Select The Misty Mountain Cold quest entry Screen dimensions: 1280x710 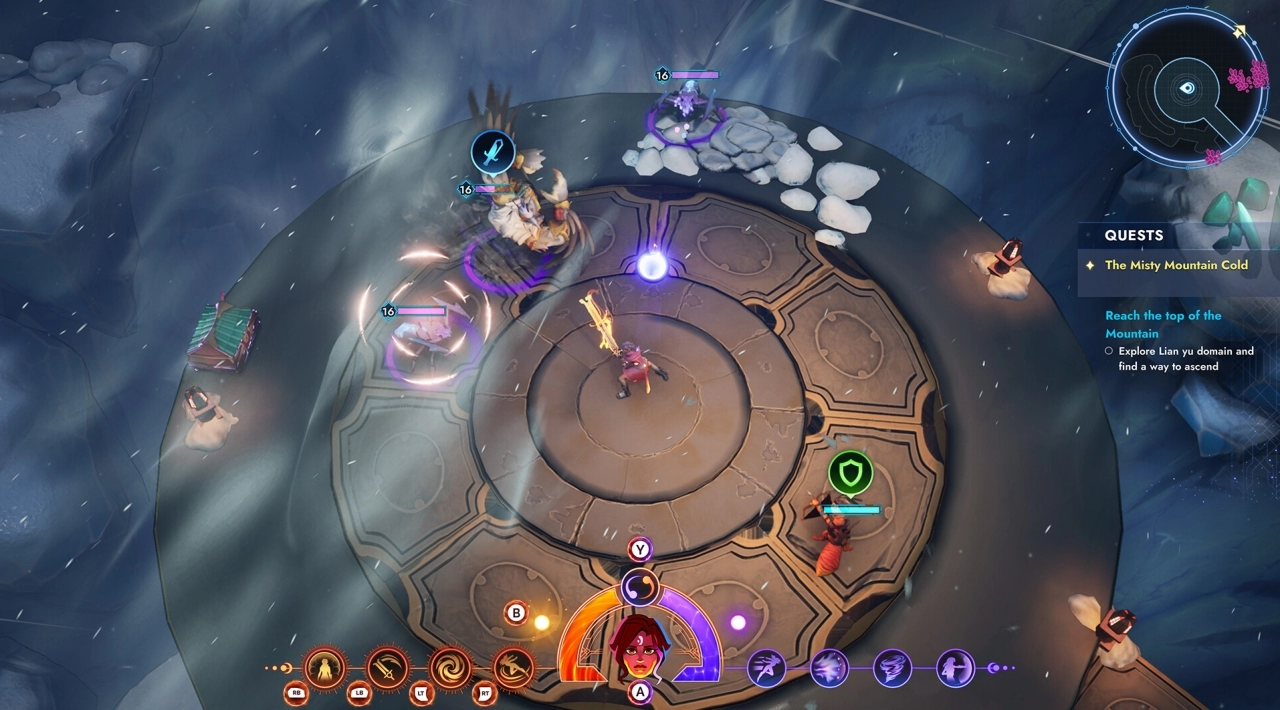point(1176,266)
